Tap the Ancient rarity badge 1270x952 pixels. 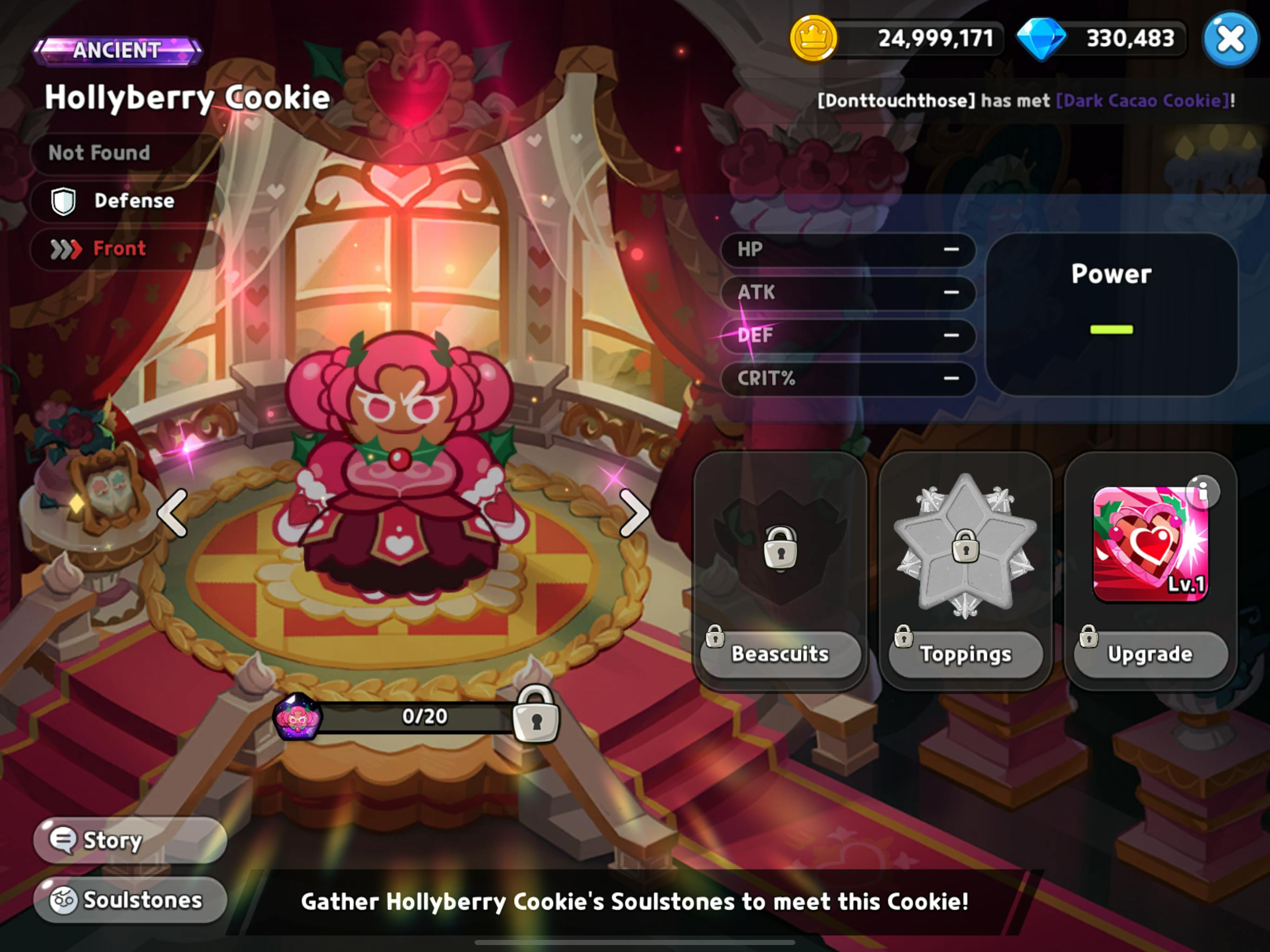(118, 51)
